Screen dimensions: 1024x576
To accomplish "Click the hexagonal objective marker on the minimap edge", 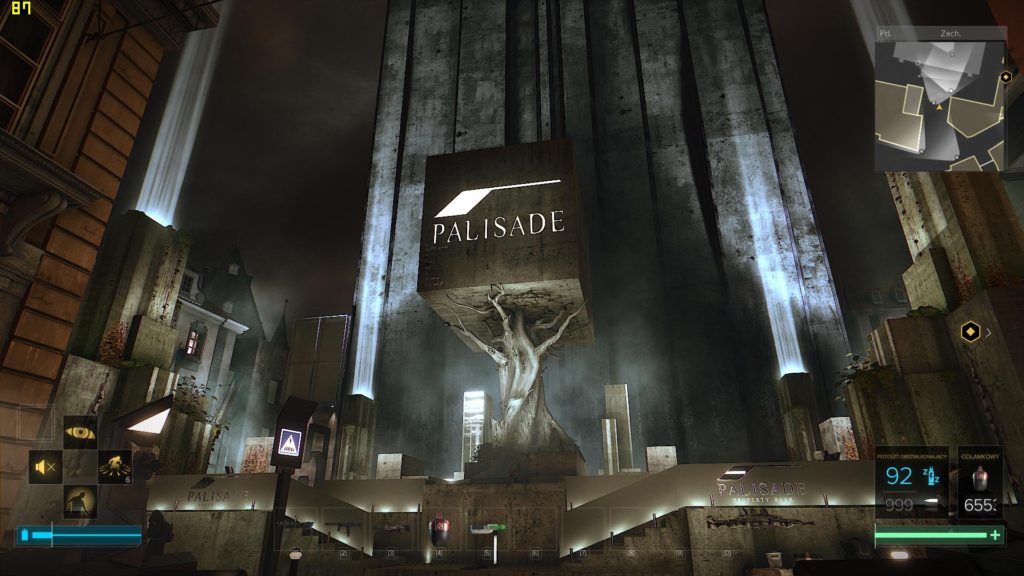I will 1005,75.
